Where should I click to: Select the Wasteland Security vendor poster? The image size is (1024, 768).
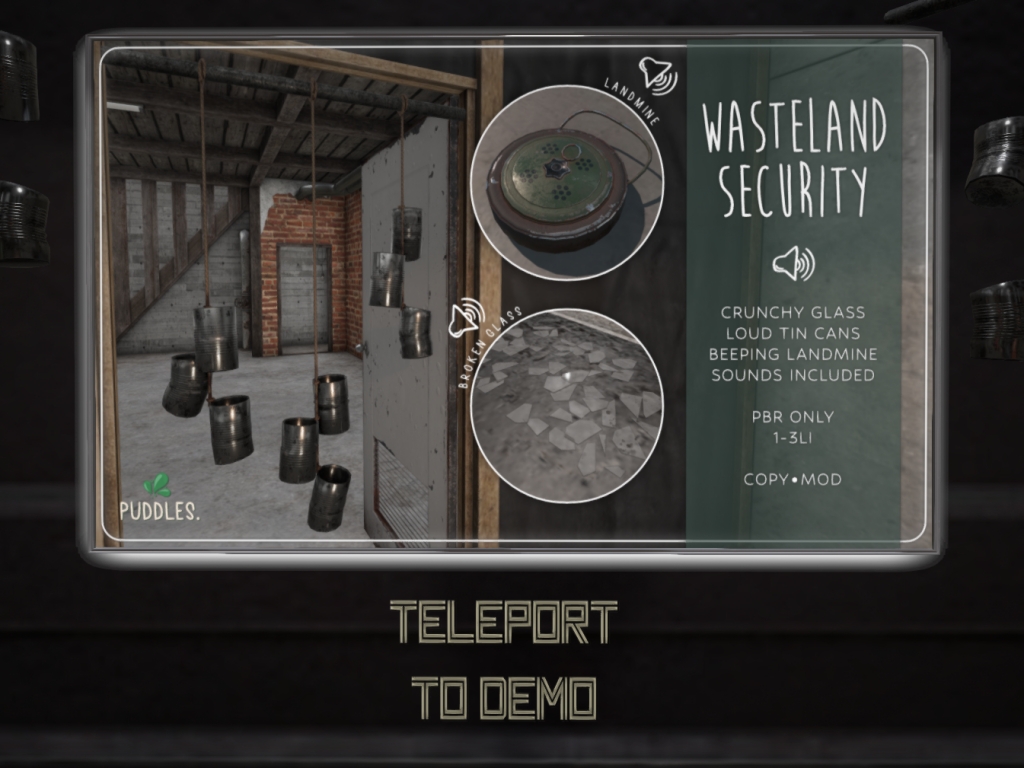pyautogui.click(x=510, y=296)
